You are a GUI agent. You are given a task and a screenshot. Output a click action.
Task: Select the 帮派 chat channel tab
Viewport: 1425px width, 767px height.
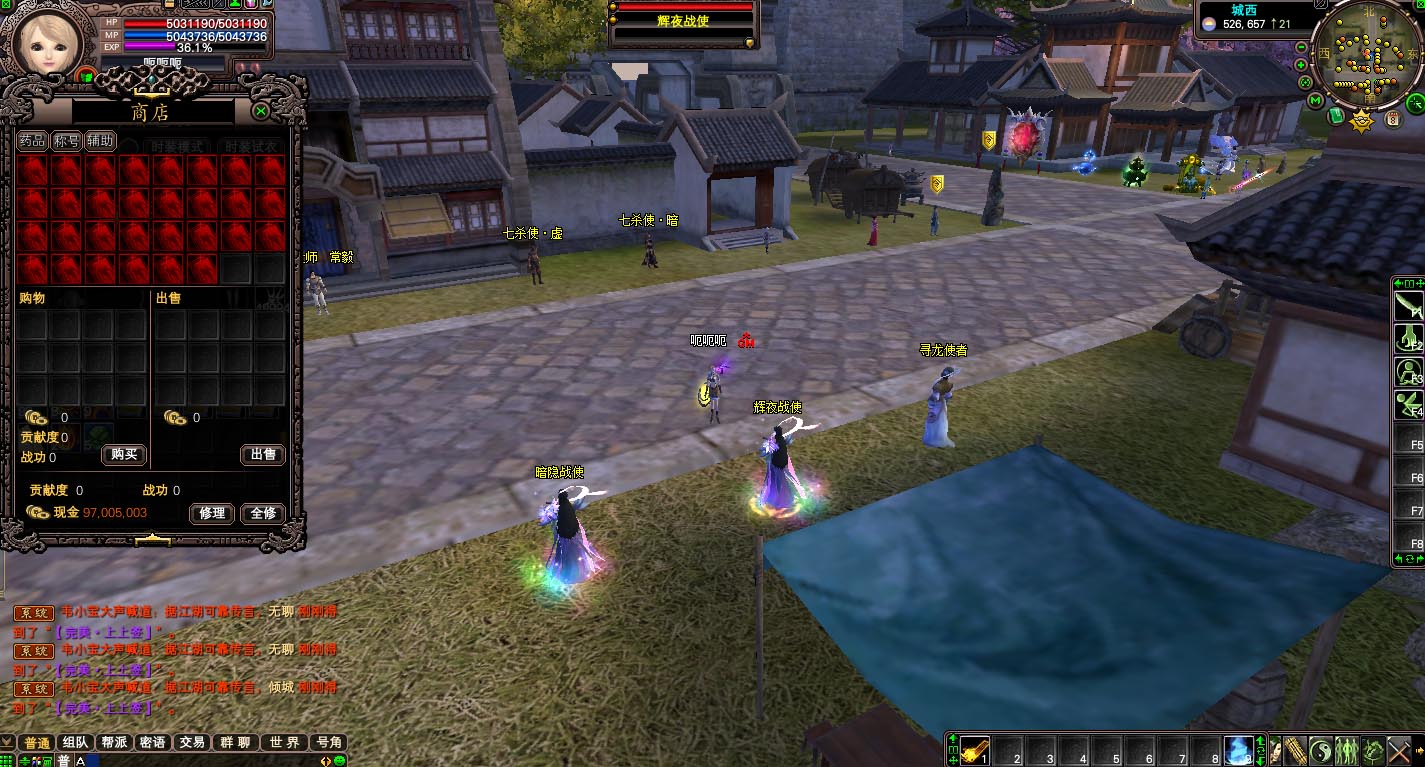coord(114,742)
